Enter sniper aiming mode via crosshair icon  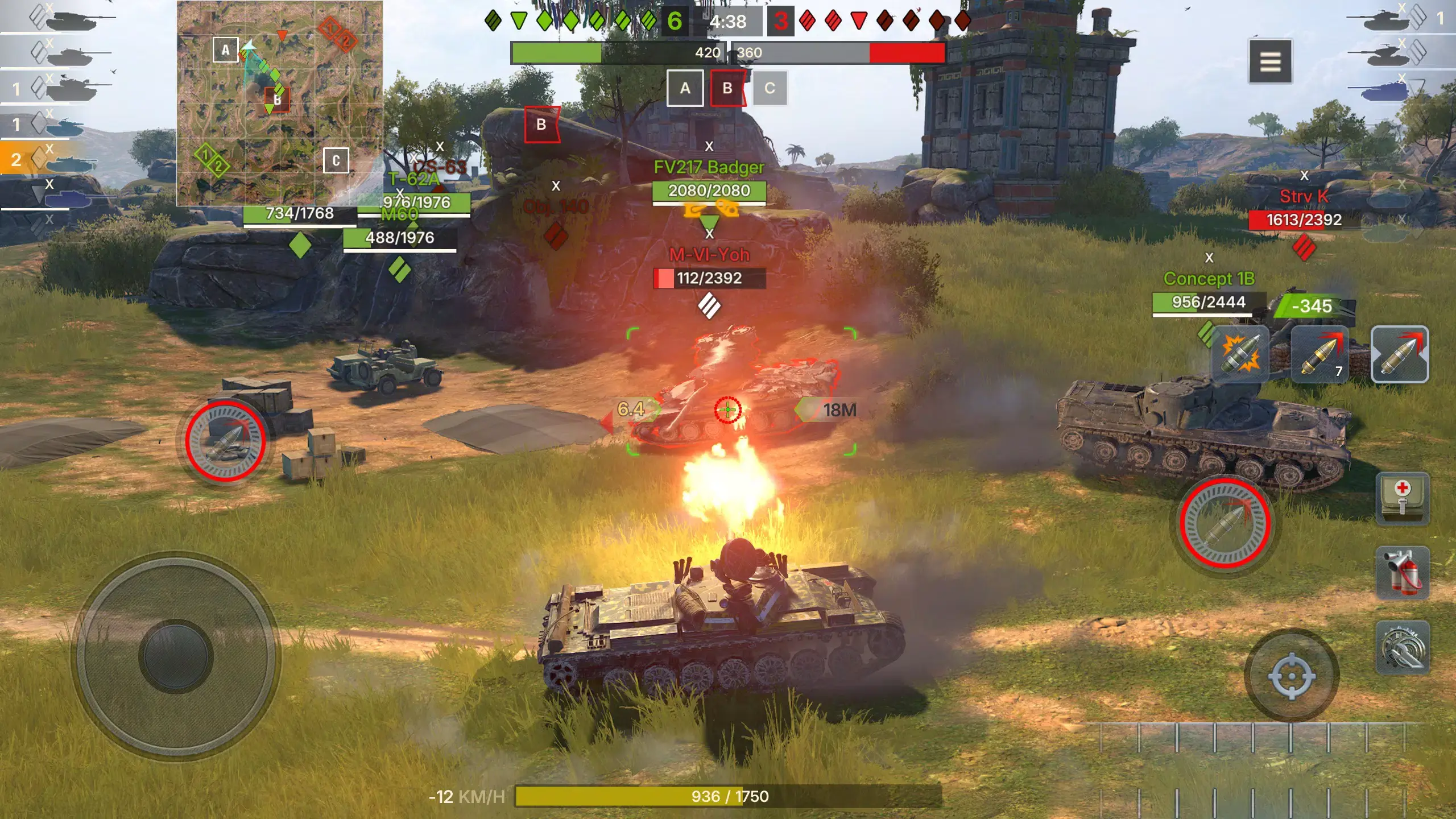pyautogui.click(x=1292, y=677)
